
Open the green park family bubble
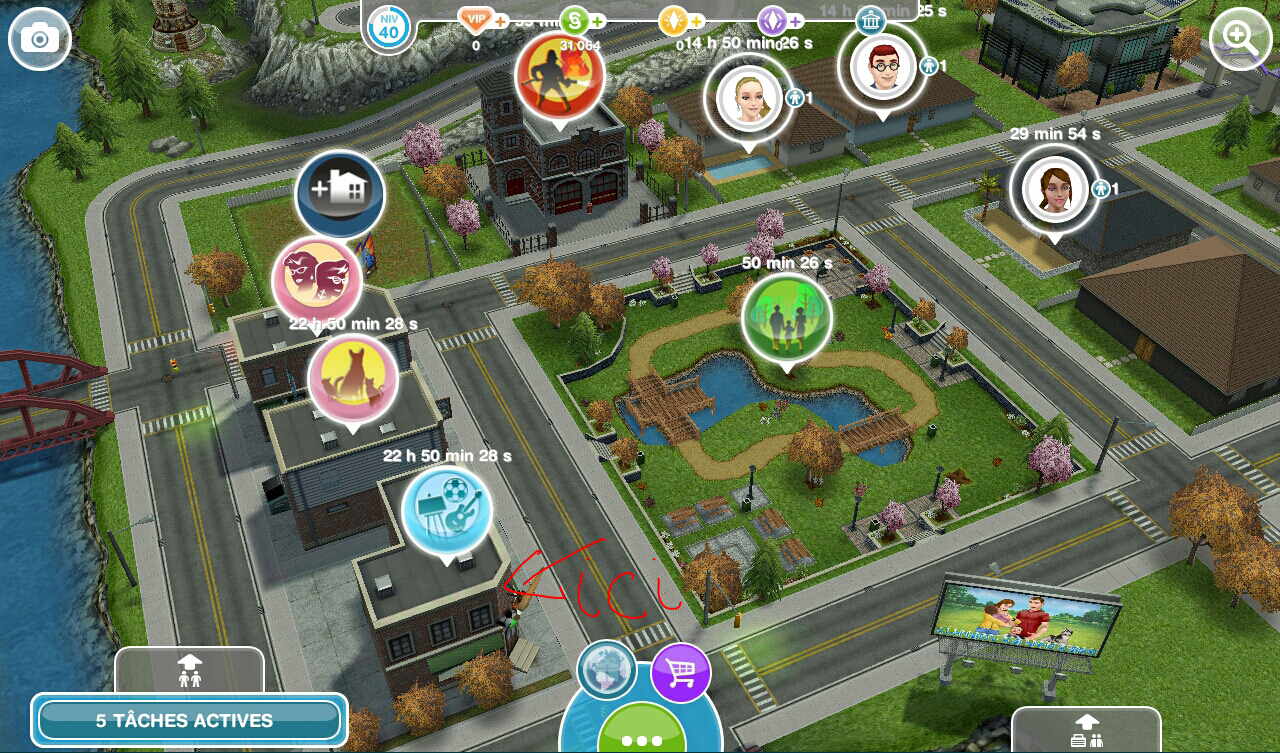click(x=787, y=317)
